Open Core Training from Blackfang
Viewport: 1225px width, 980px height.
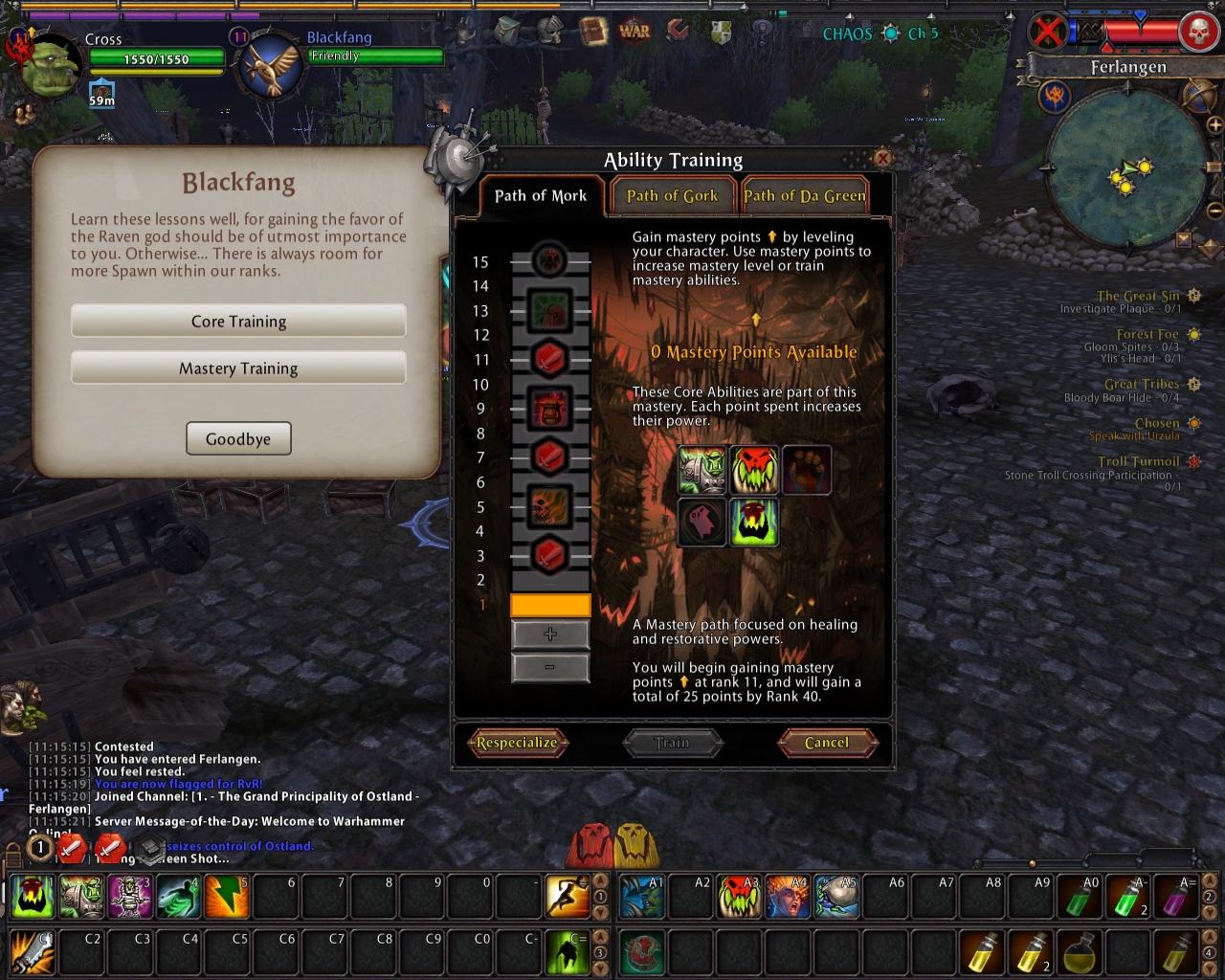coord(238,322)
